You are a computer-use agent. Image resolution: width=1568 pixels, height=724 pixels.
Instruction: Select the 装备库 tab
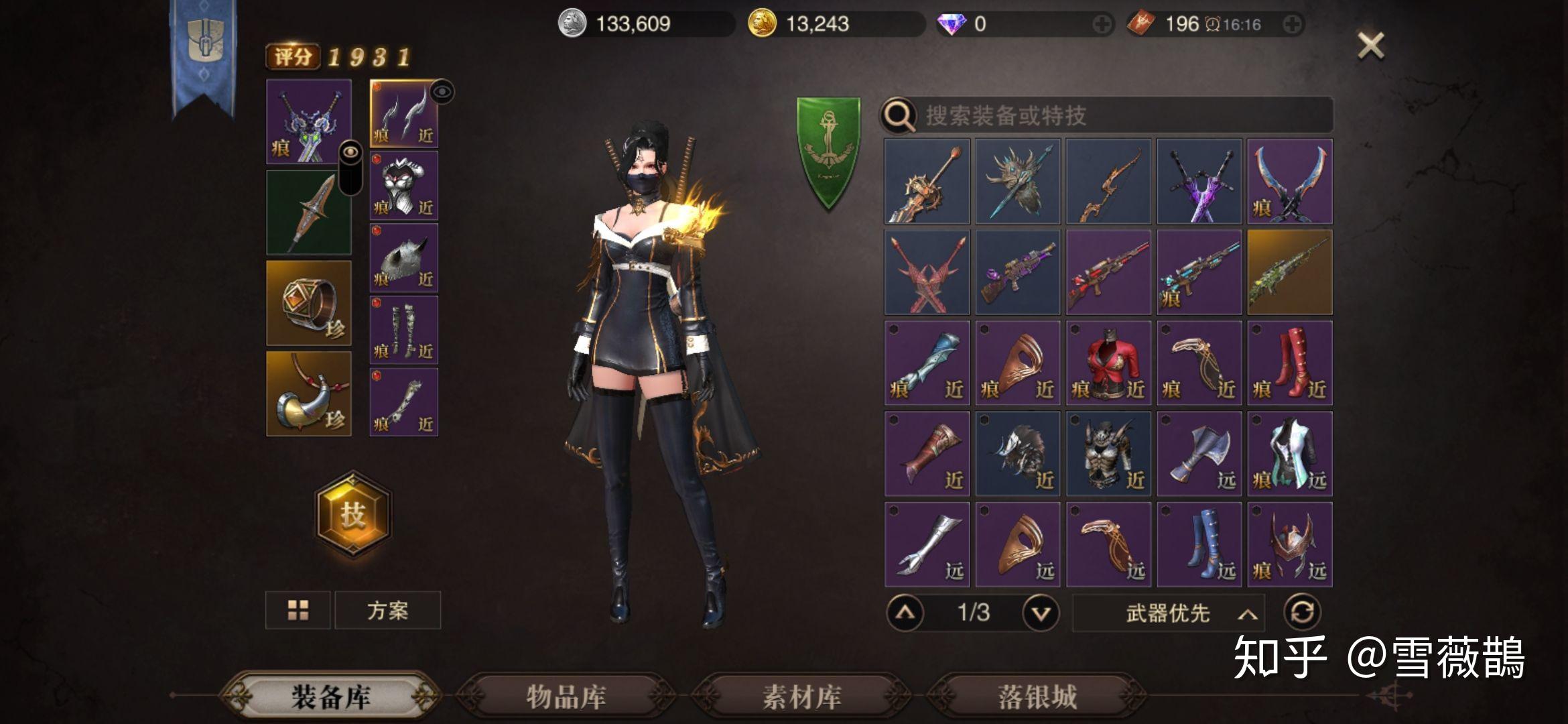(x=330, y=697)
